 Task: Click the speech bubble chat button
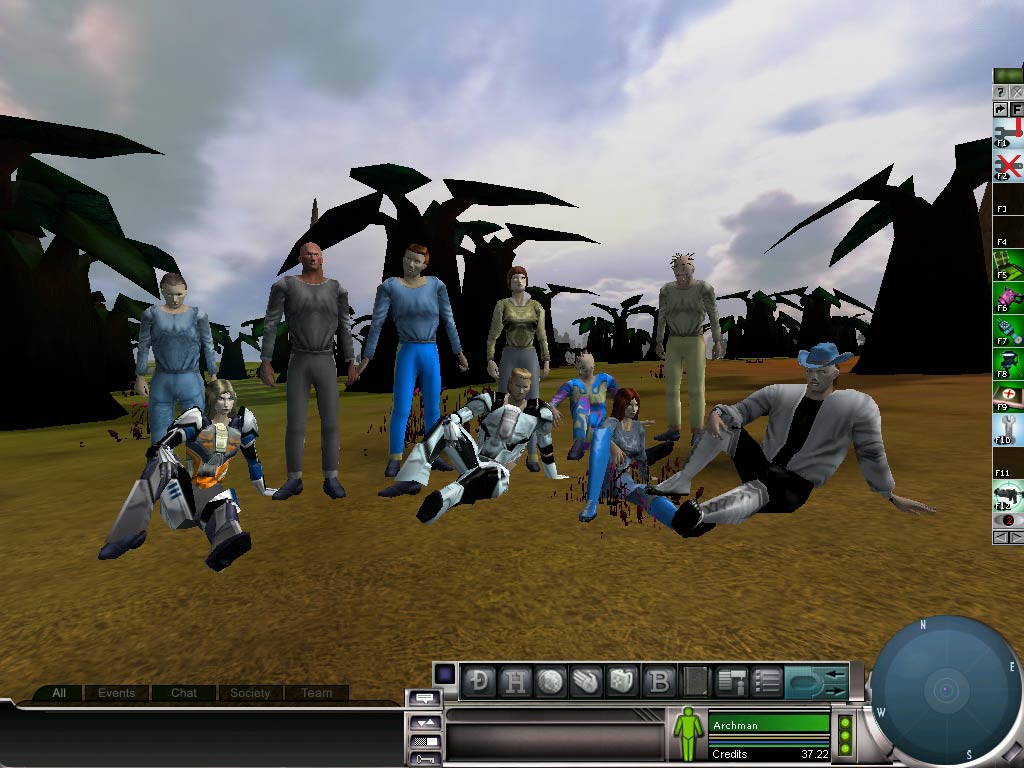[424, 698]
